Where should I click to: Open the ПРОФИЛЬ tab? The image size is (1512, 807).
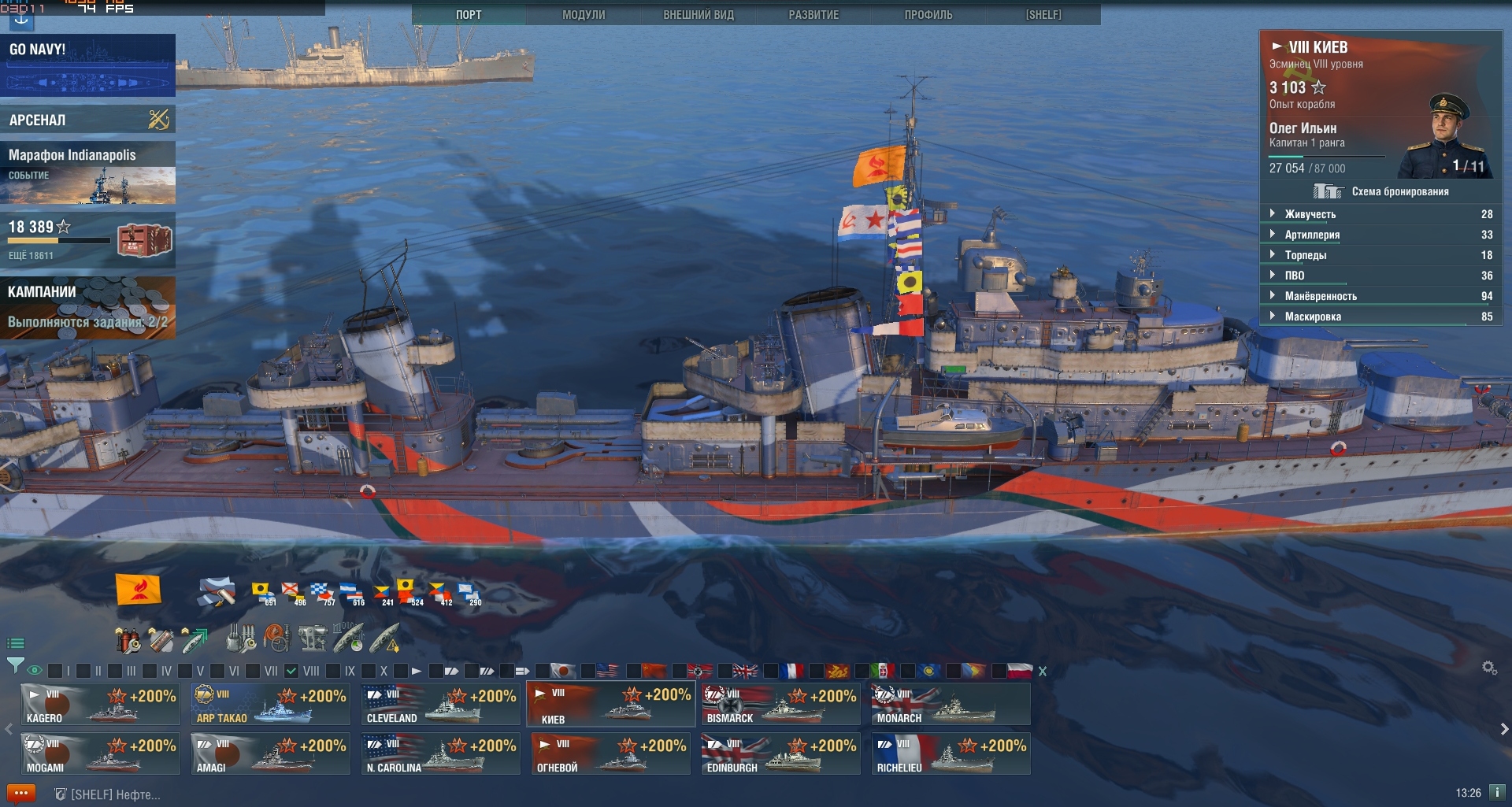928,14
